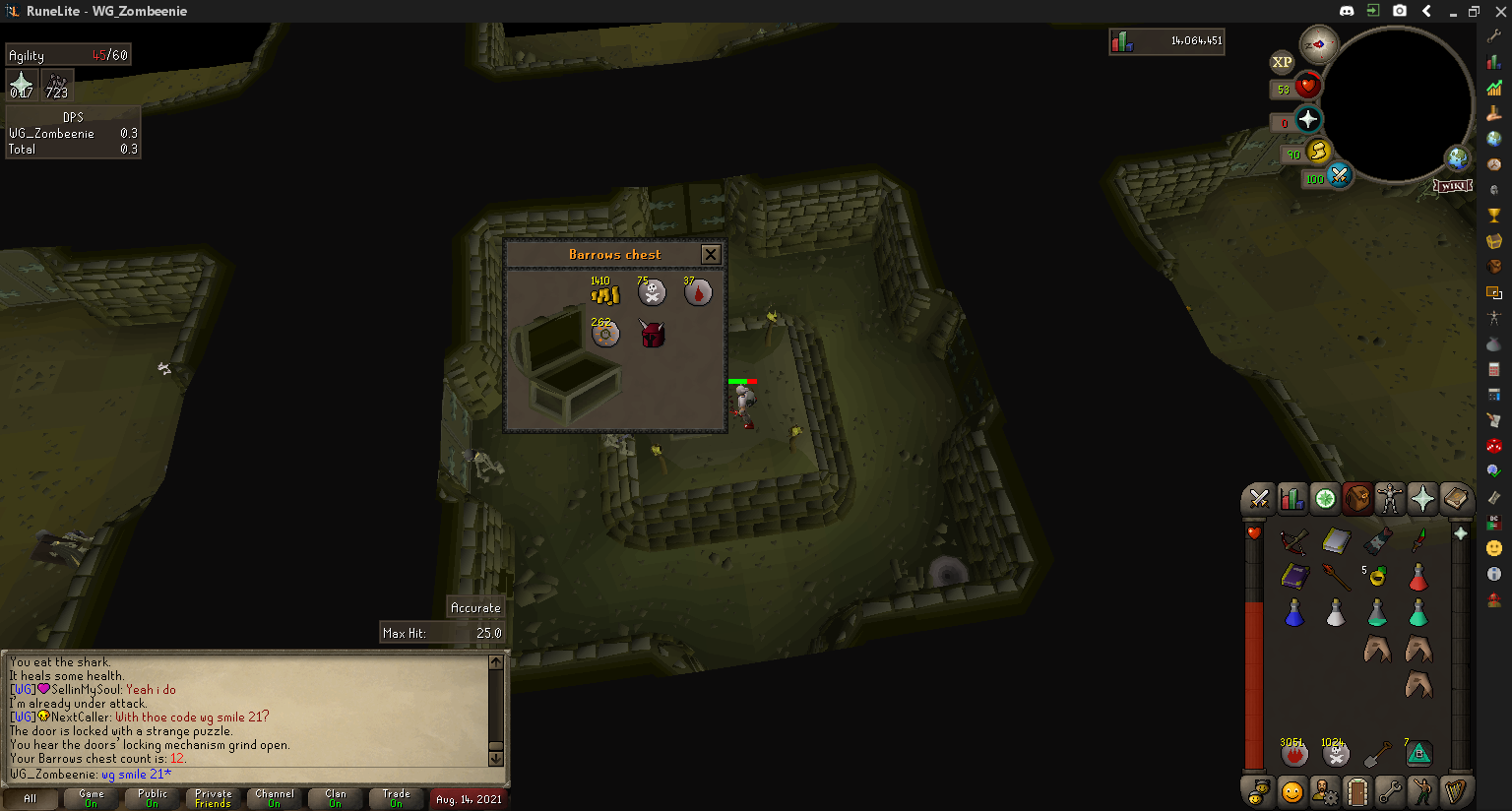This screenshot has width=1512, height=811.
Task: Drink the red potion in inventory
Action: click(1418, 576)
